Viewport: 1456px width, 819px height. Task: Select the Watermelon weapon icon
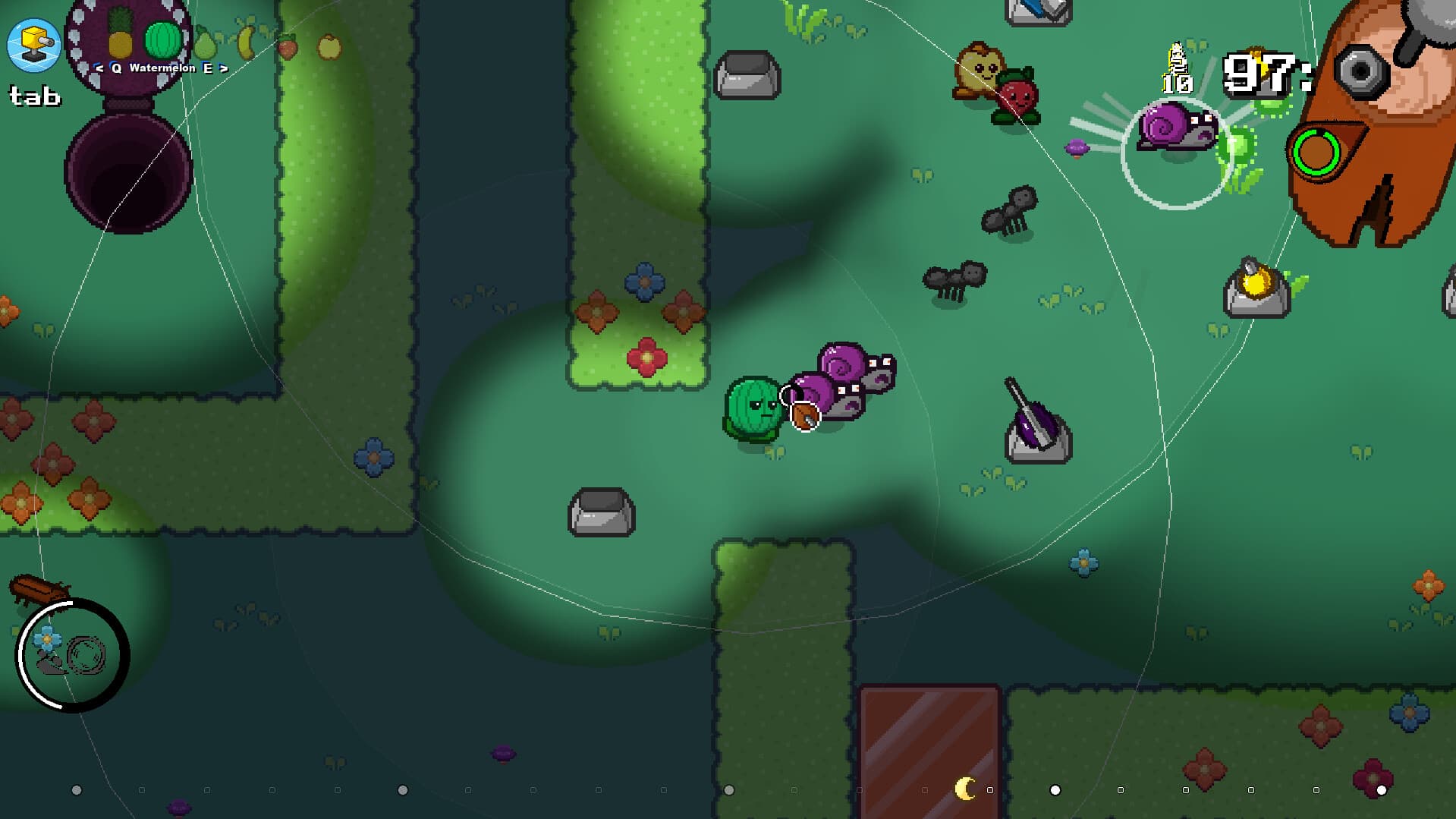tap(163, 39)
